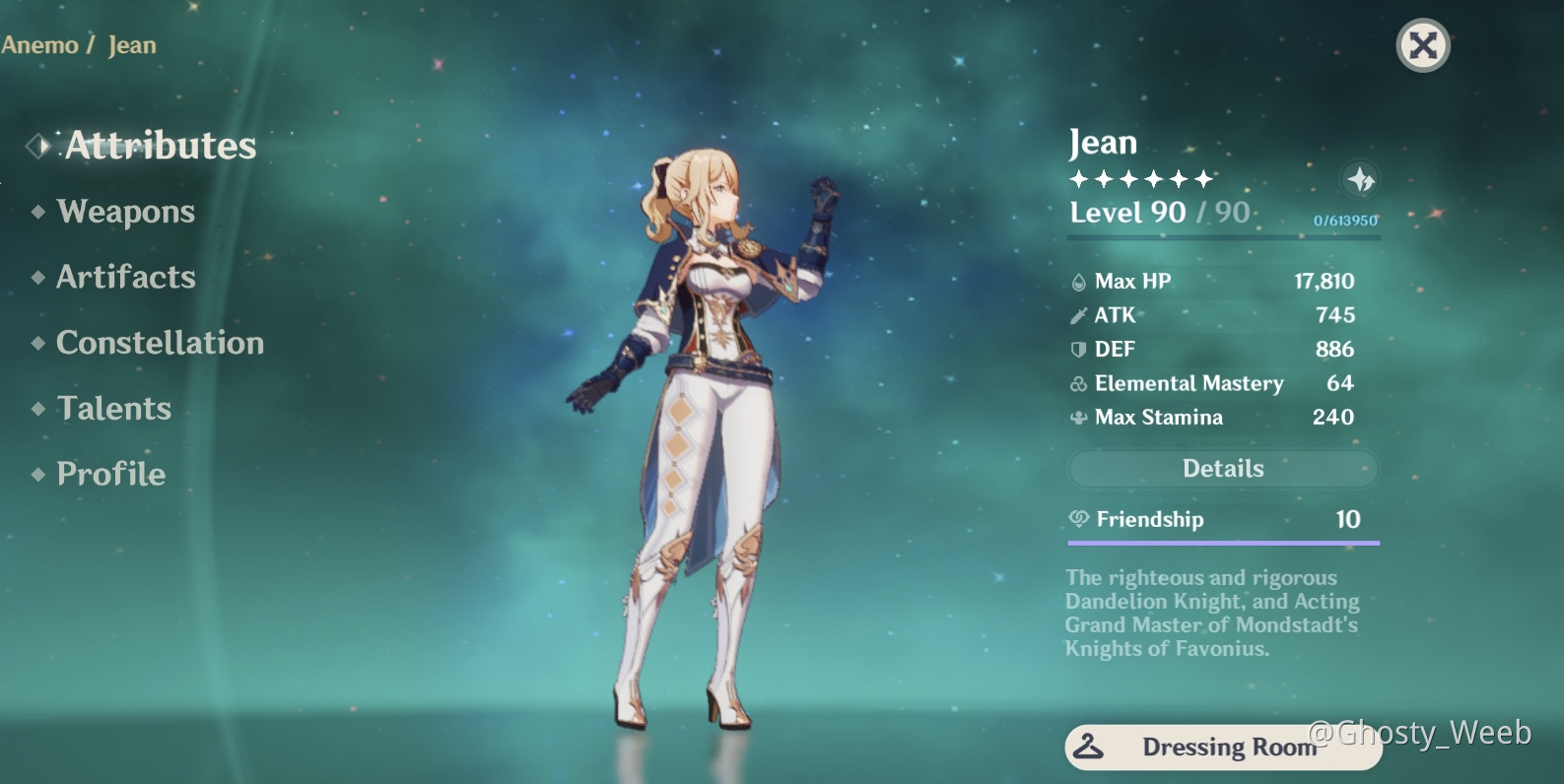1564x784 pixels.
Task: Open the Anemo breadcrumb menu item
Action: click(39, 44)
